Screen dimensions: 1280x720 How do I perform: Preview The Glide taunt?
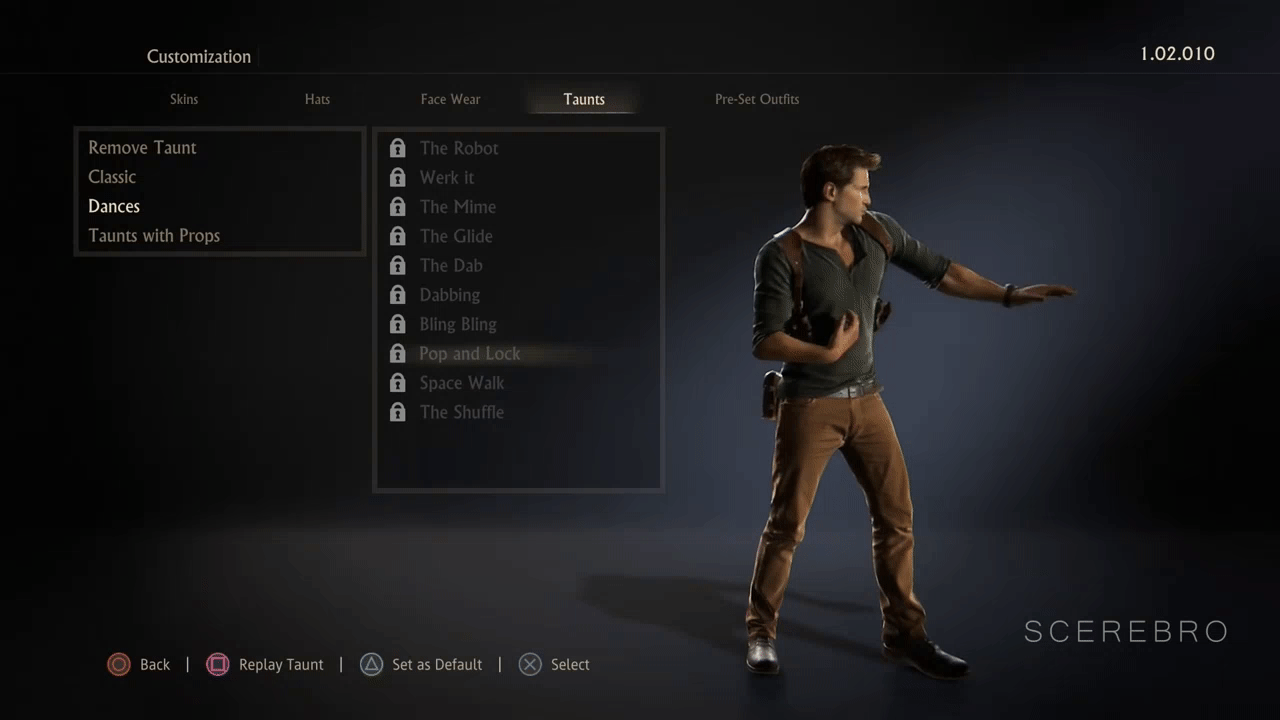[456, 236]
